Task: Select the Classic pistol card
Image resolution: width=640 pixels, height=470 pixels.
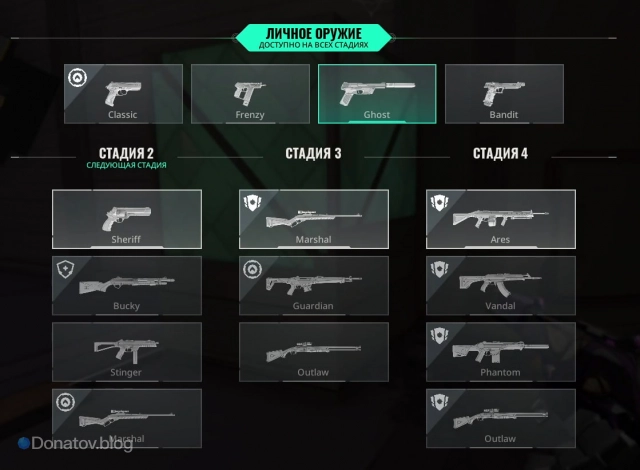Action: 123,94
